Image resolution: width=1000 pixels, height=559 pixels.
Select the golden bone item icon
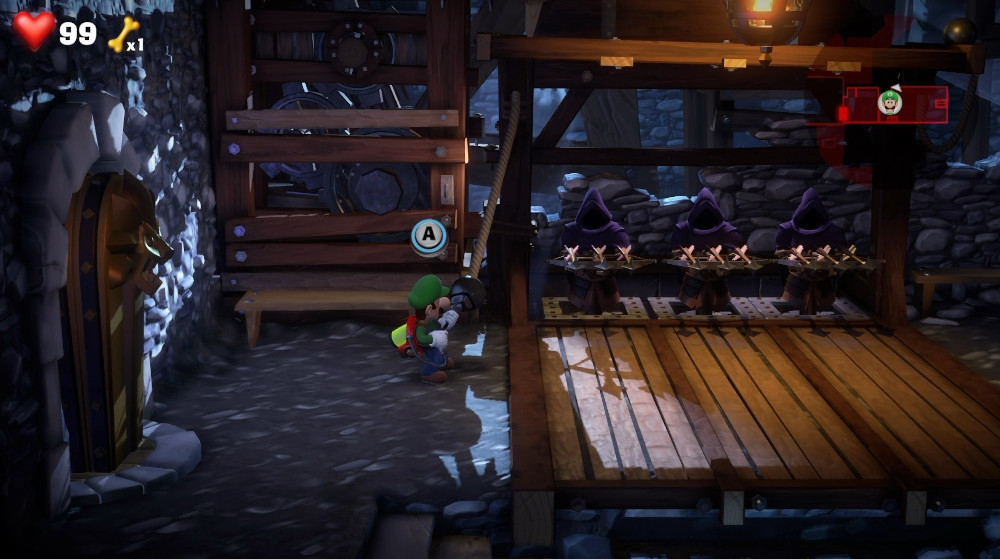122,34
